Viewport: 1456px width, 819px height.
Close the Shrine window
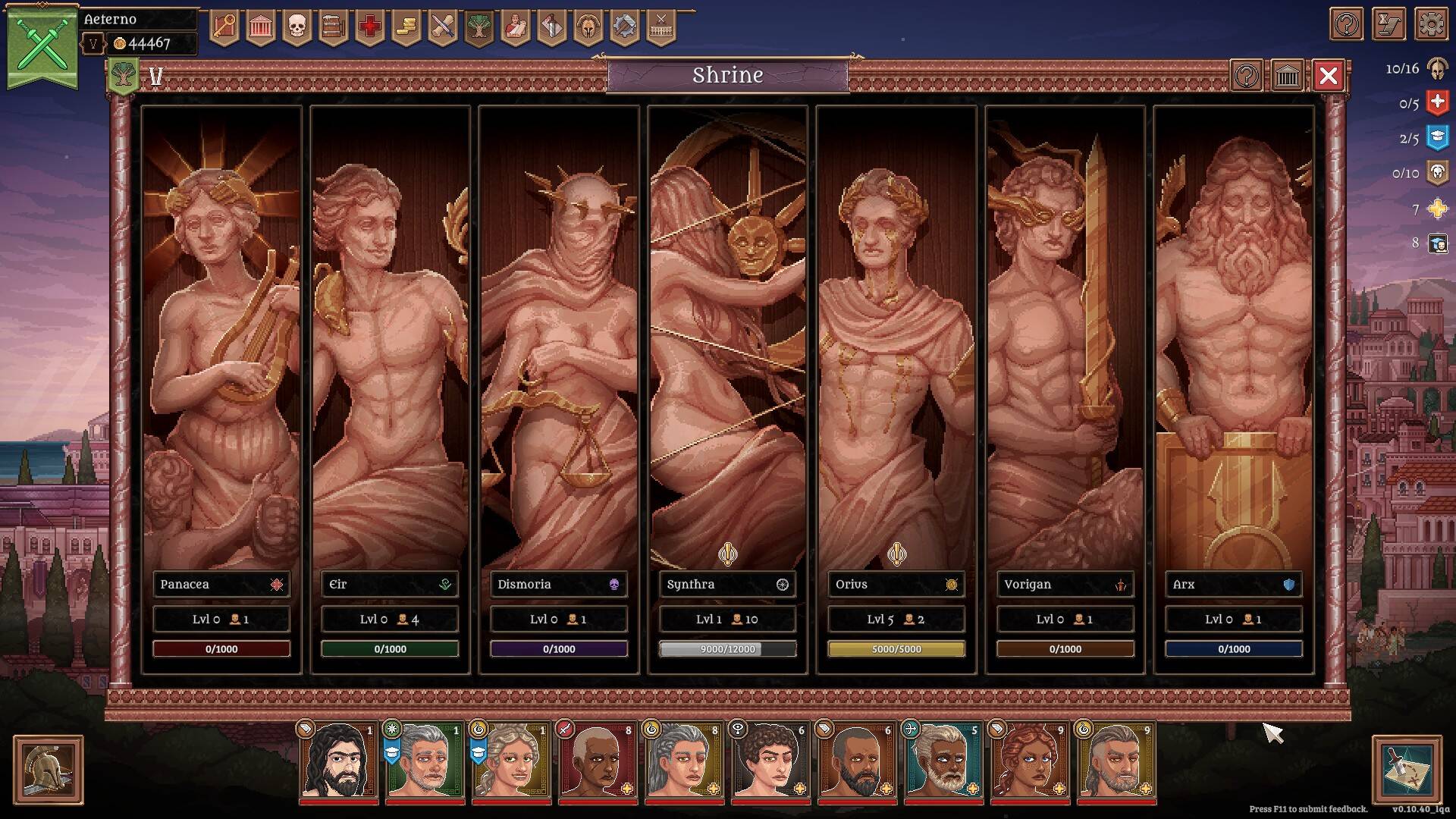1328,76
